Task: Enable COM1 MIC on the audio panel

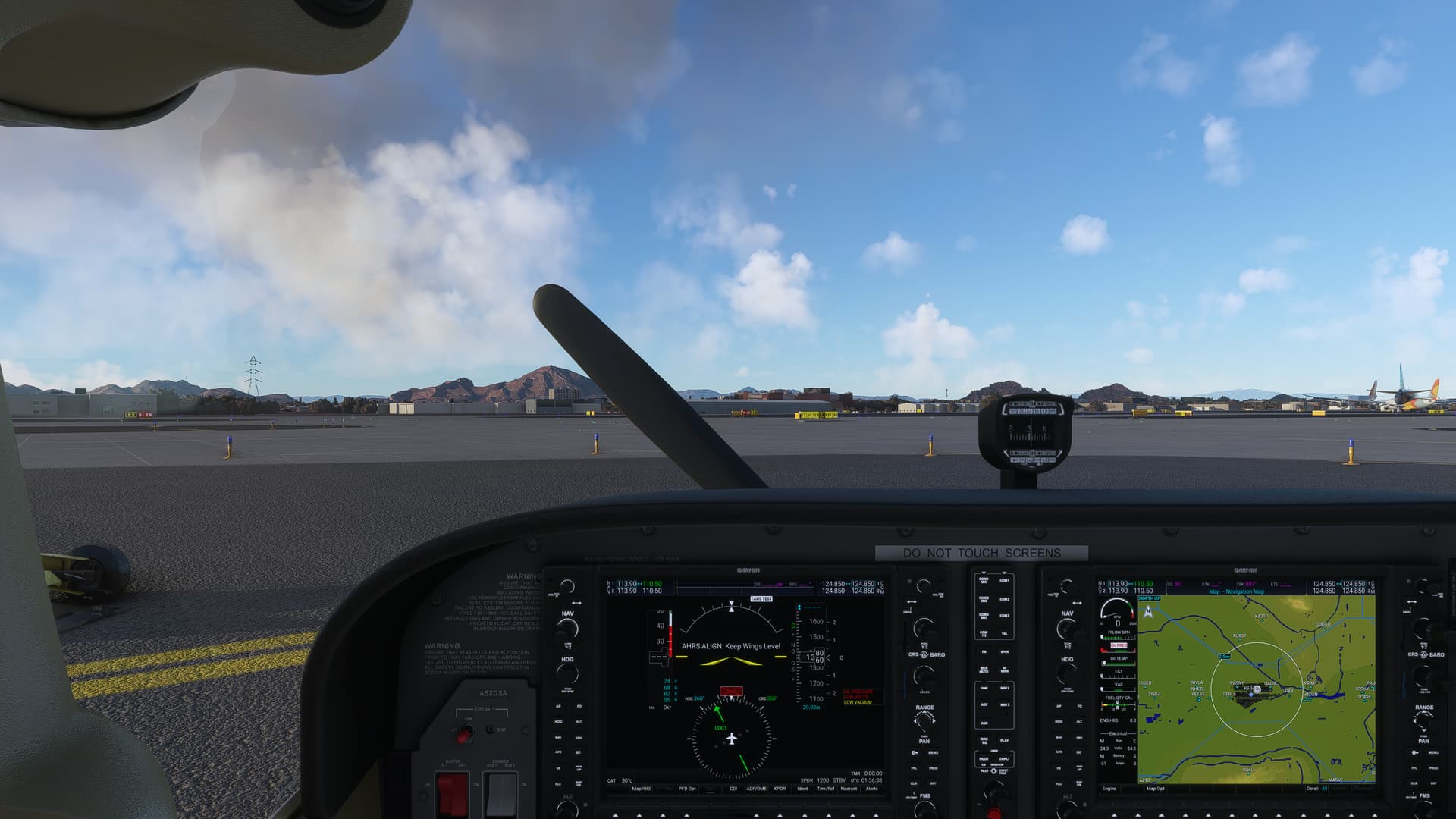Action: click(x=983, y=579)
